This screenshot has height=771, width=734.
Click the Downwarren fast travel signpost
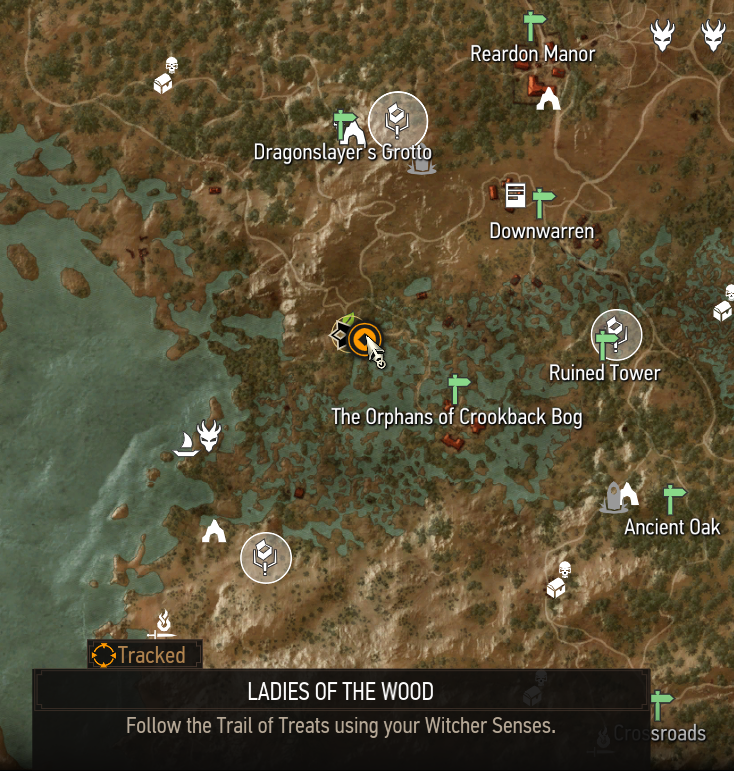point(543,203)
